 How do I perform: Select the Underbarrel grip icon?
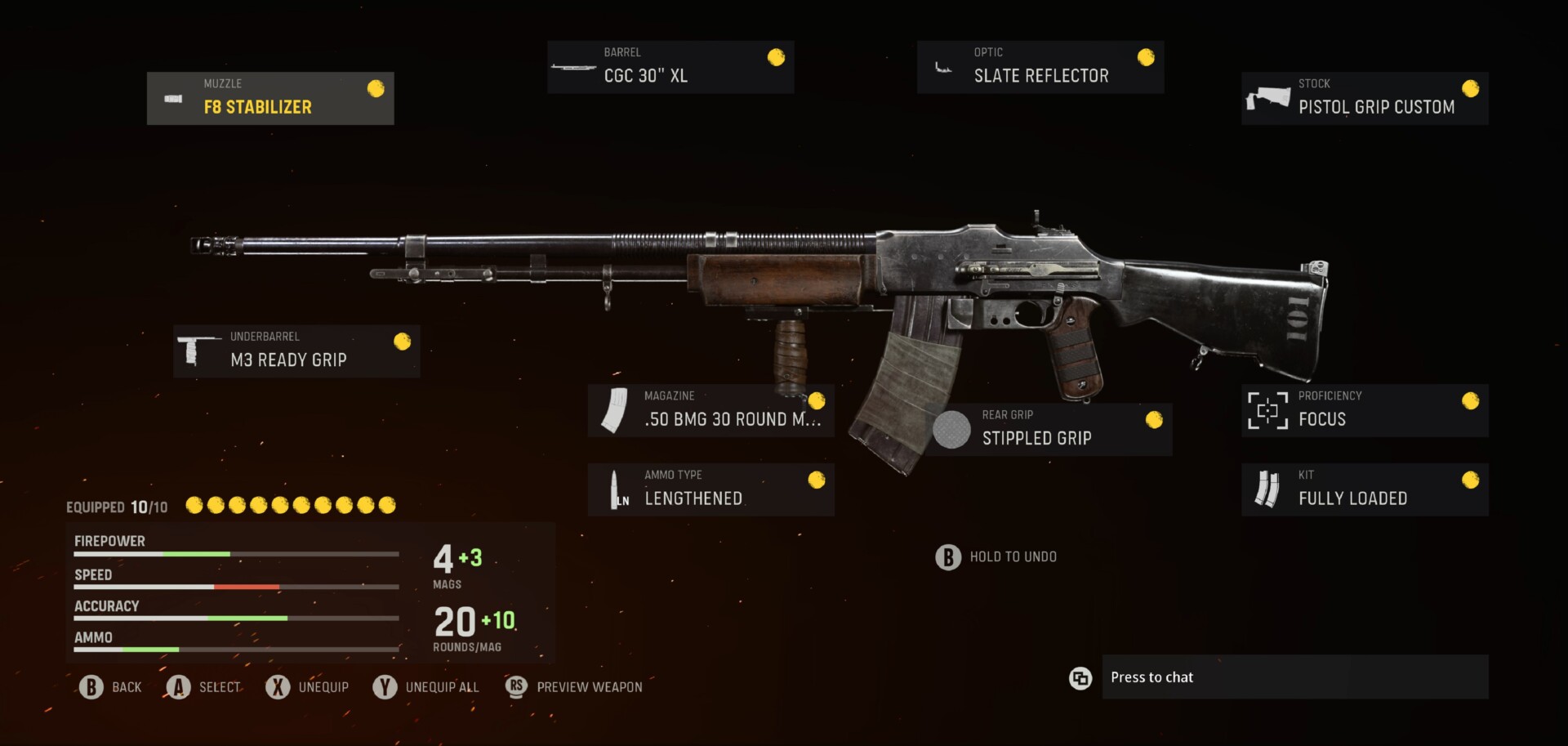click(x=196, y=352)
